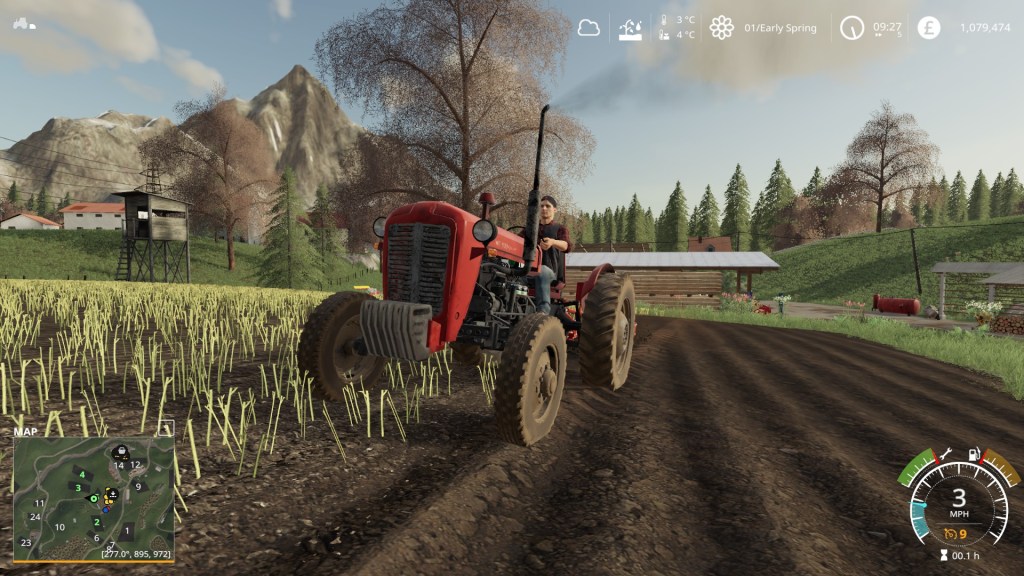Viewport: 1024px width, 576px height.
Task: Select the cloud weather forecast icon
Action: point(589,28)
